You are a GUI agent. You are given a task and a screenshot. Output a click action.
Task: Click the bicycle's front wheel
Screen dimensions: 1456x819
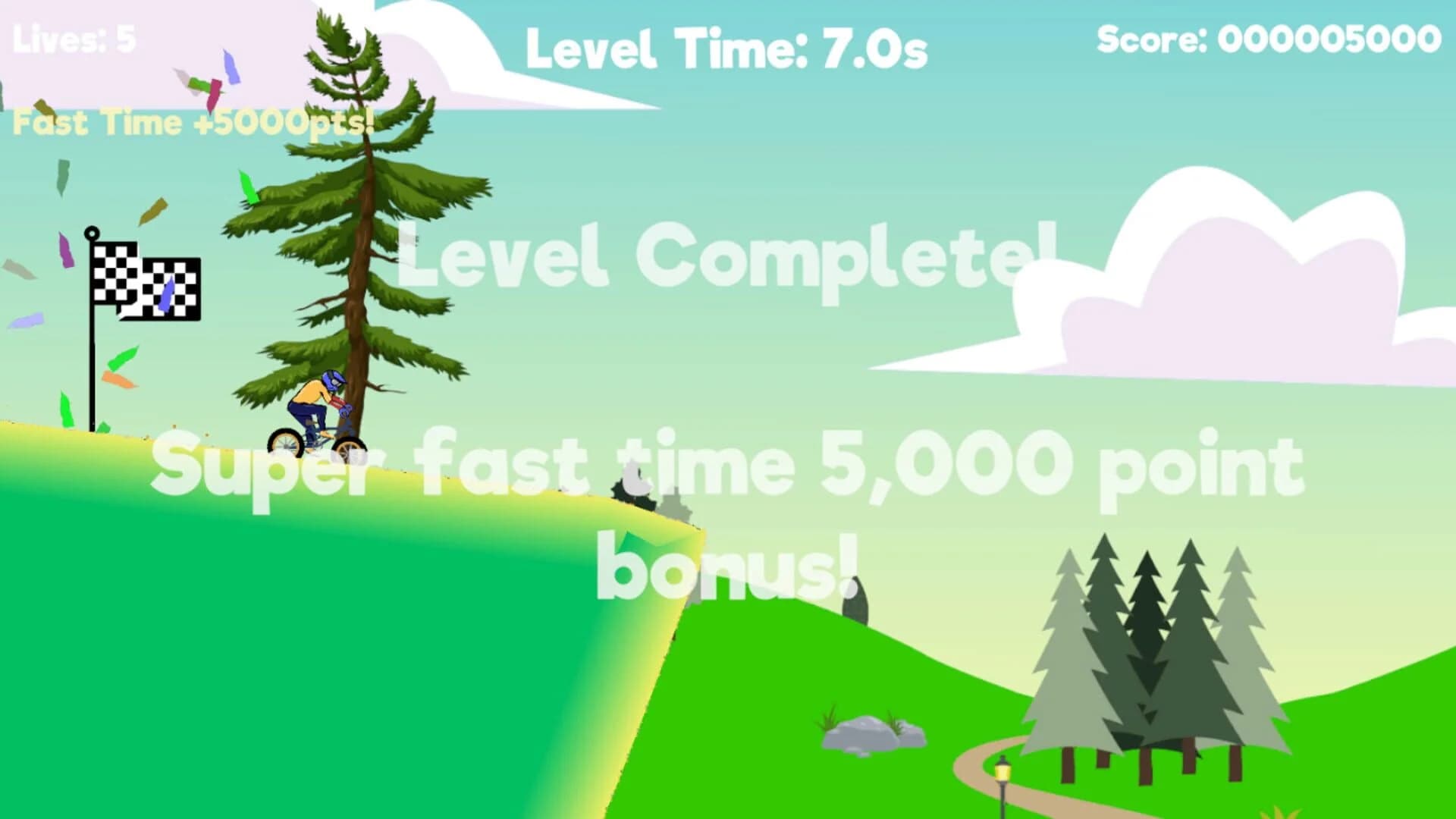pyautogui.click(x=349, y=449)
